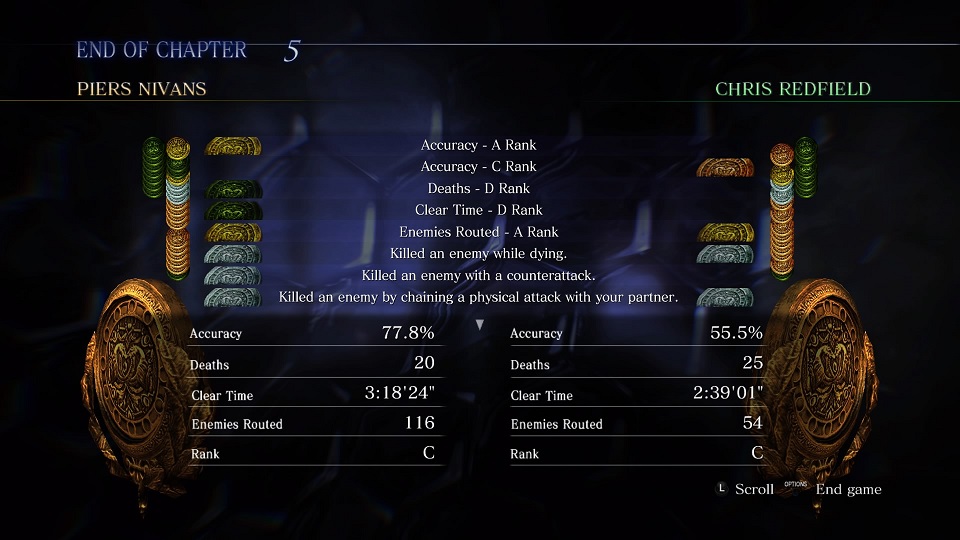Select the Enemies Routed - A Rank row
This screenshot has height=540, width=960.
478,232
